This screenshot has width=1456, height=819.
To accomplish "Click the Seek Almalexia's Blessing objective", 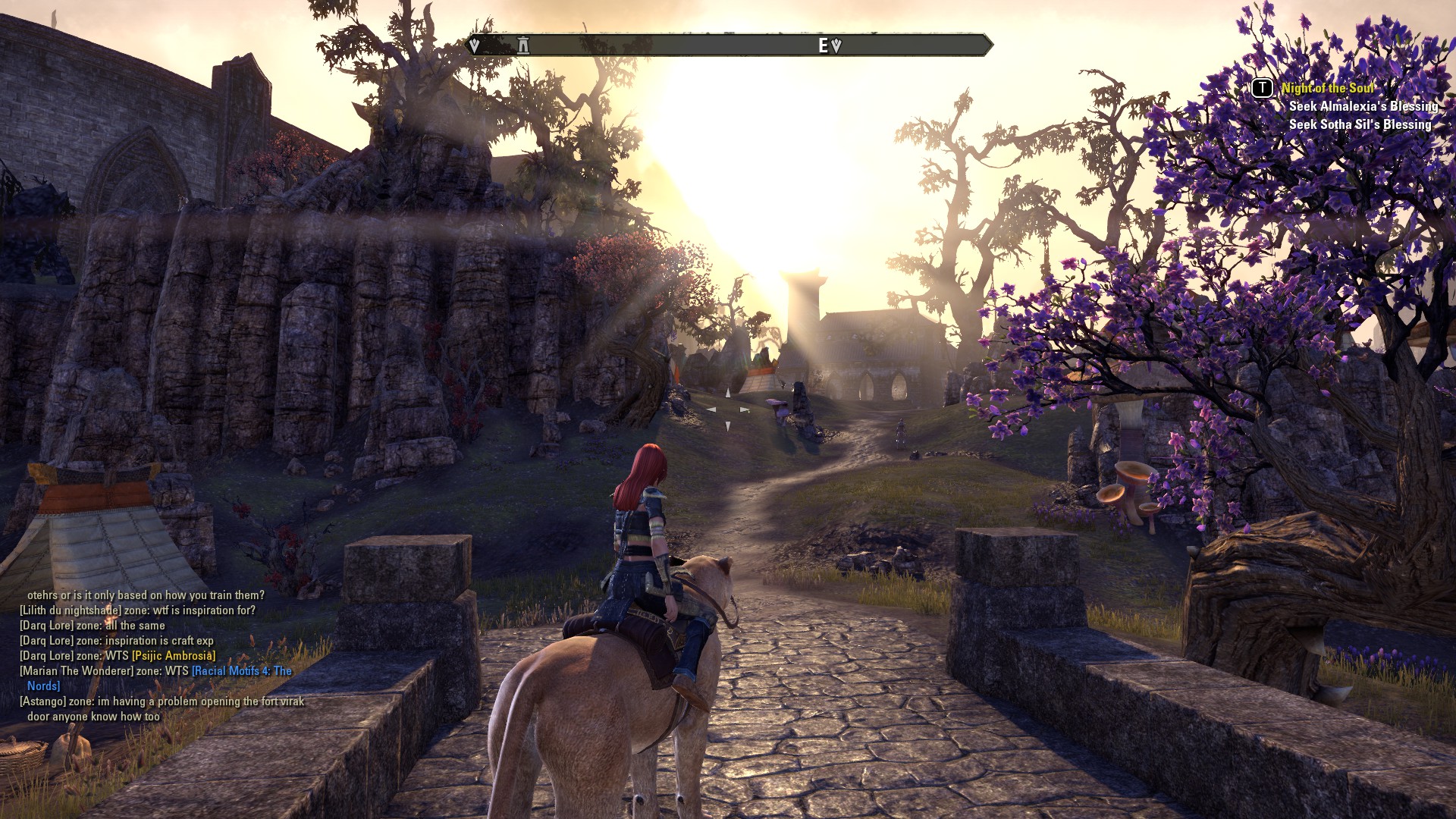I will [x=1363, y=106].
